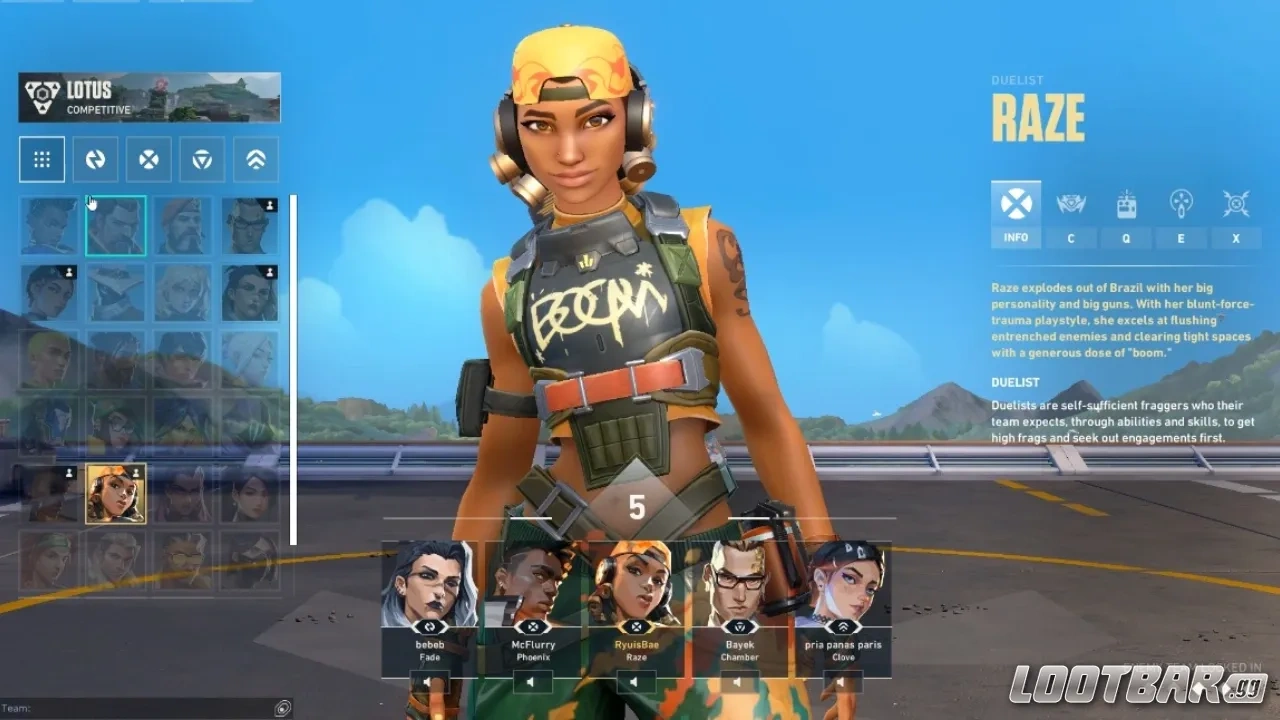Select the Duelist role filter icon

coord(148,160)
